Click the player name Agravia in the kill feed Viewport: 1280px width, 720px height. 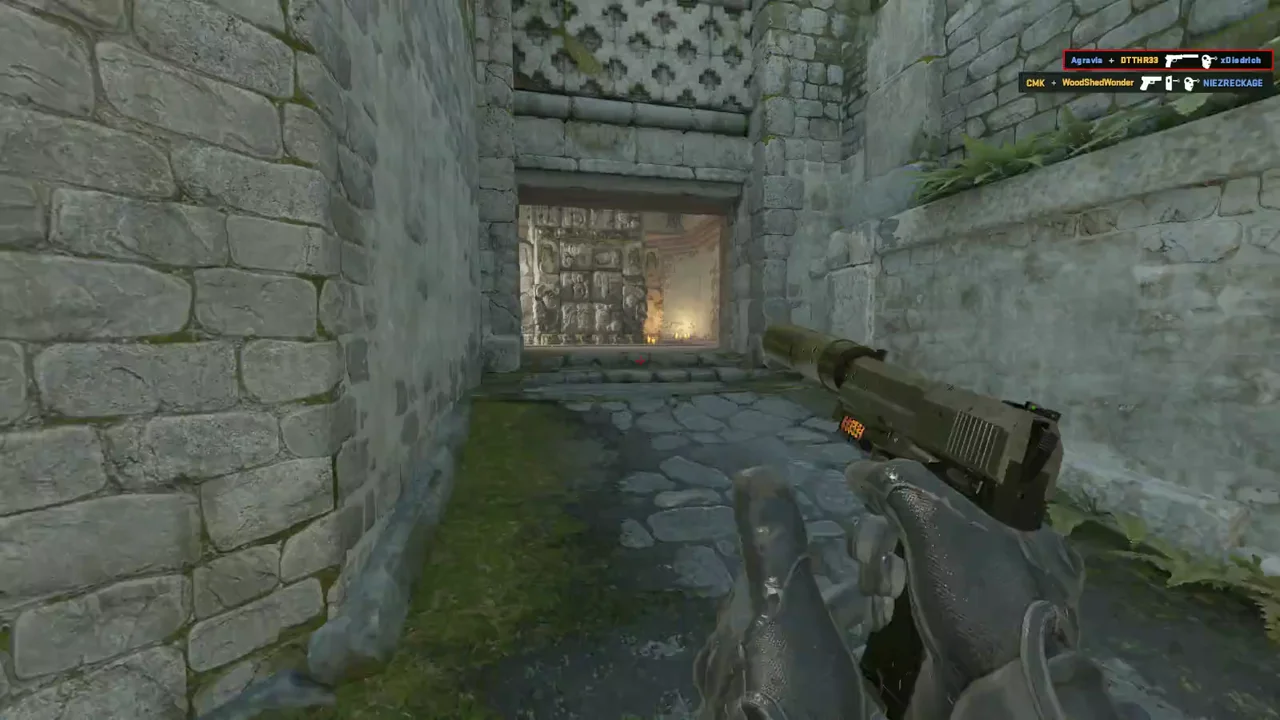1087,60
